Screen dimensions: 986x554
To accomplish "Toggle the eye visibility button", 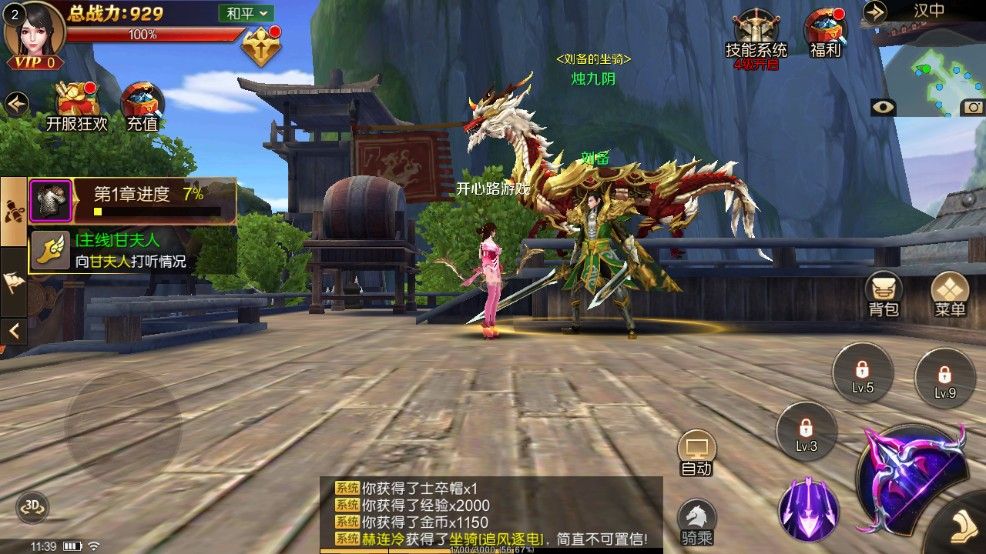I will pyautogui.click(x=882, y=107).
